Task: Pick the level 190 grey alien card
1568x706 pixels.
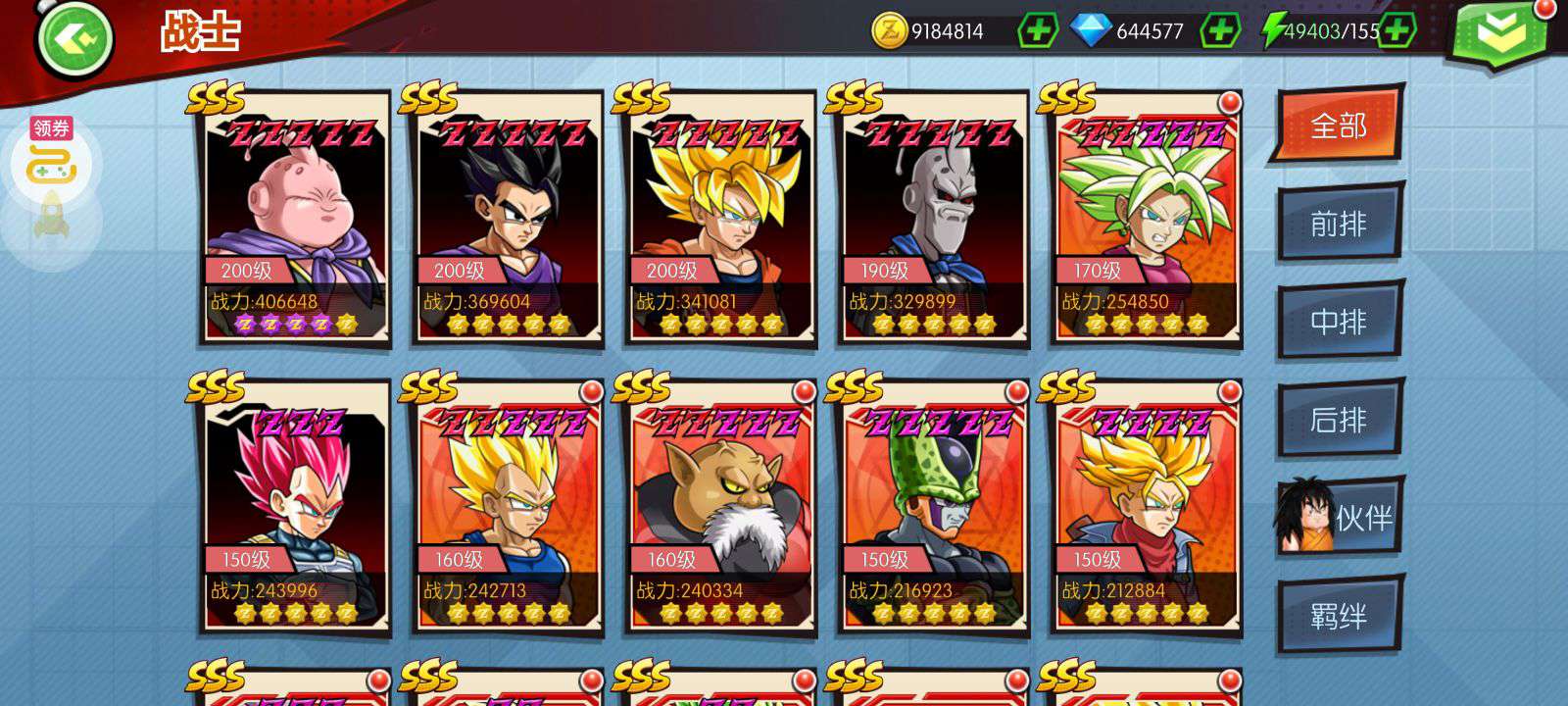Action: (x=932, y=218)
